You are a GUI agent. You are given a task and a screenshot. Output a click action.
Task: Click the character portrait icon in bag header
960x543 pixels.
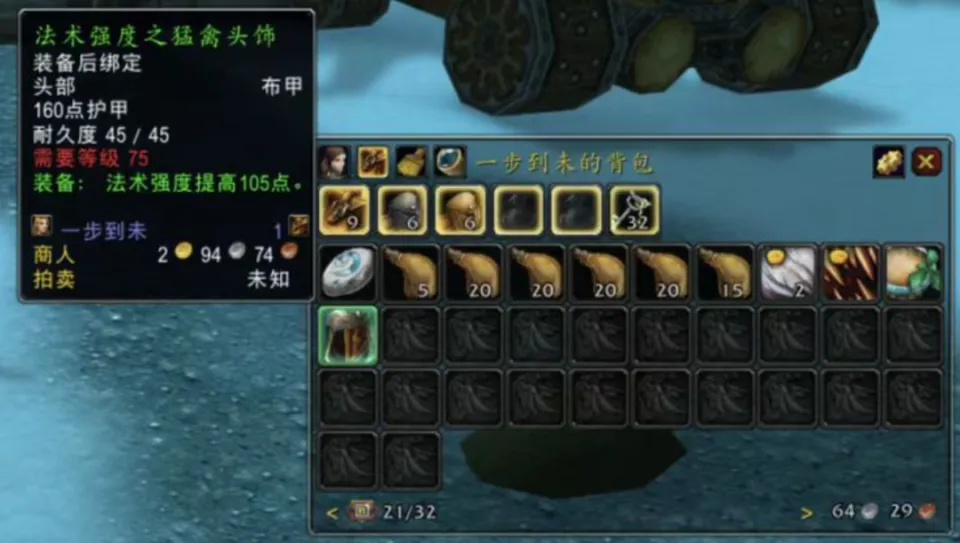point(333,161)
